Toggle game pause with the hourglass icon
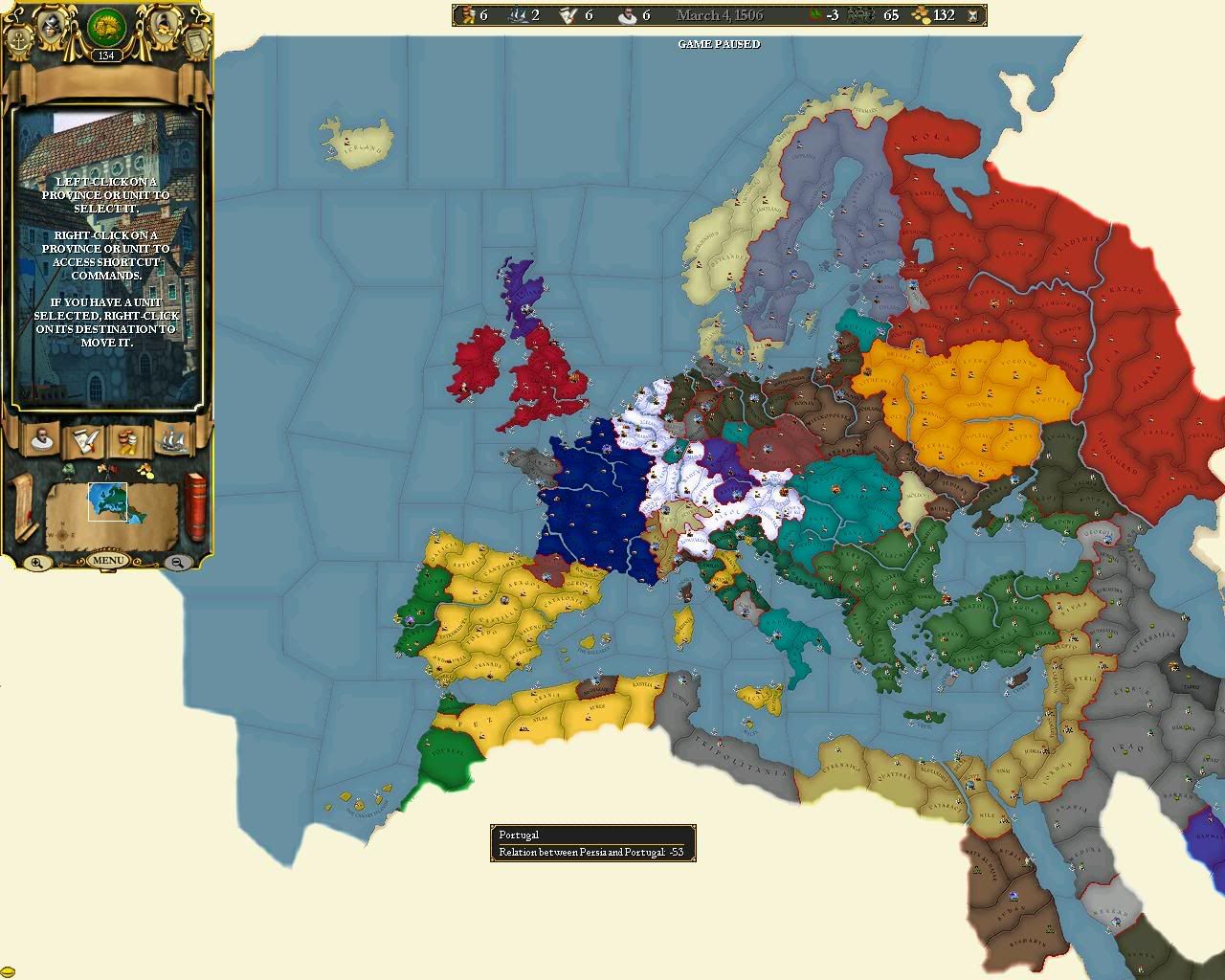 972,15
